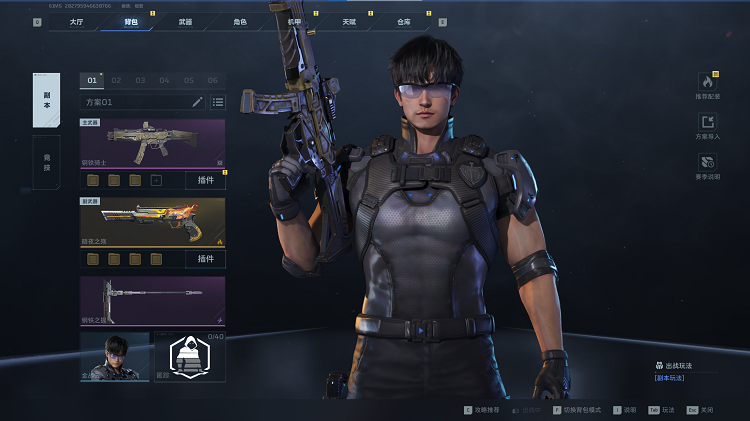Choose loadout preset 02
Screen dimensions: 750x421
point(116,80)
